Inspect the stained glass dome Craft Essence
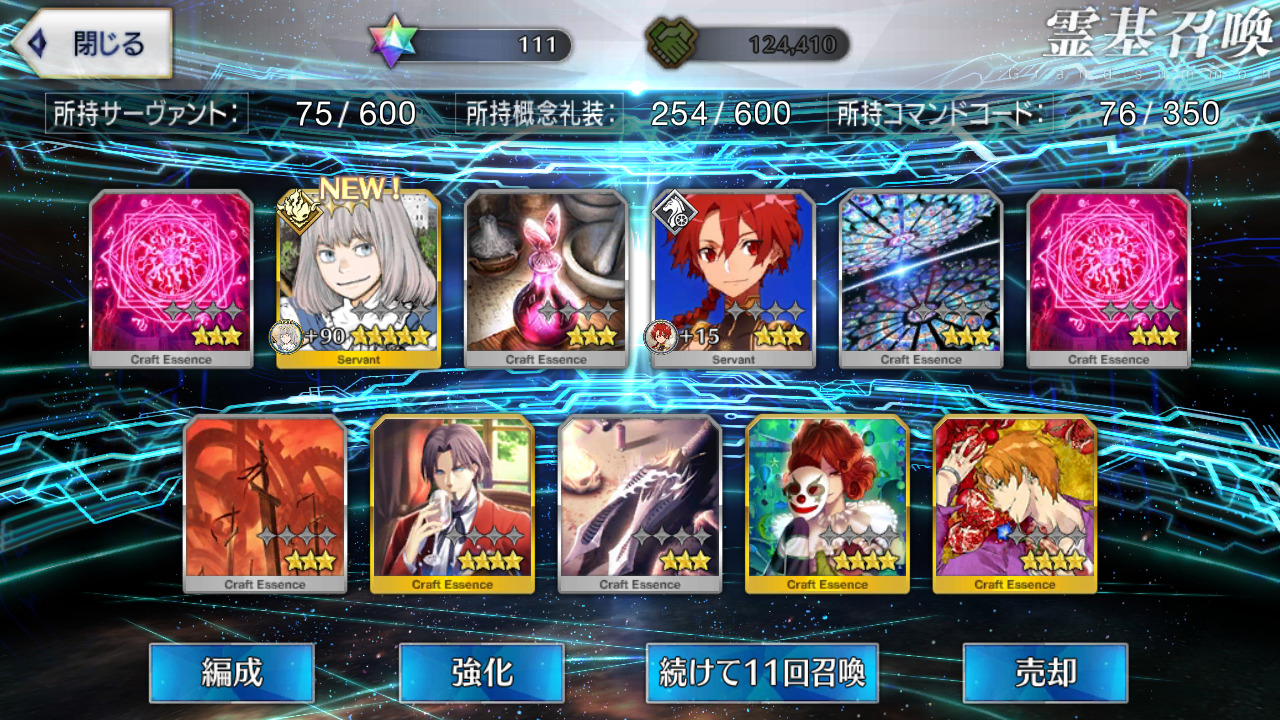Image resolution: width=1280 pixels, height=720 pixels. coord(921,279)
